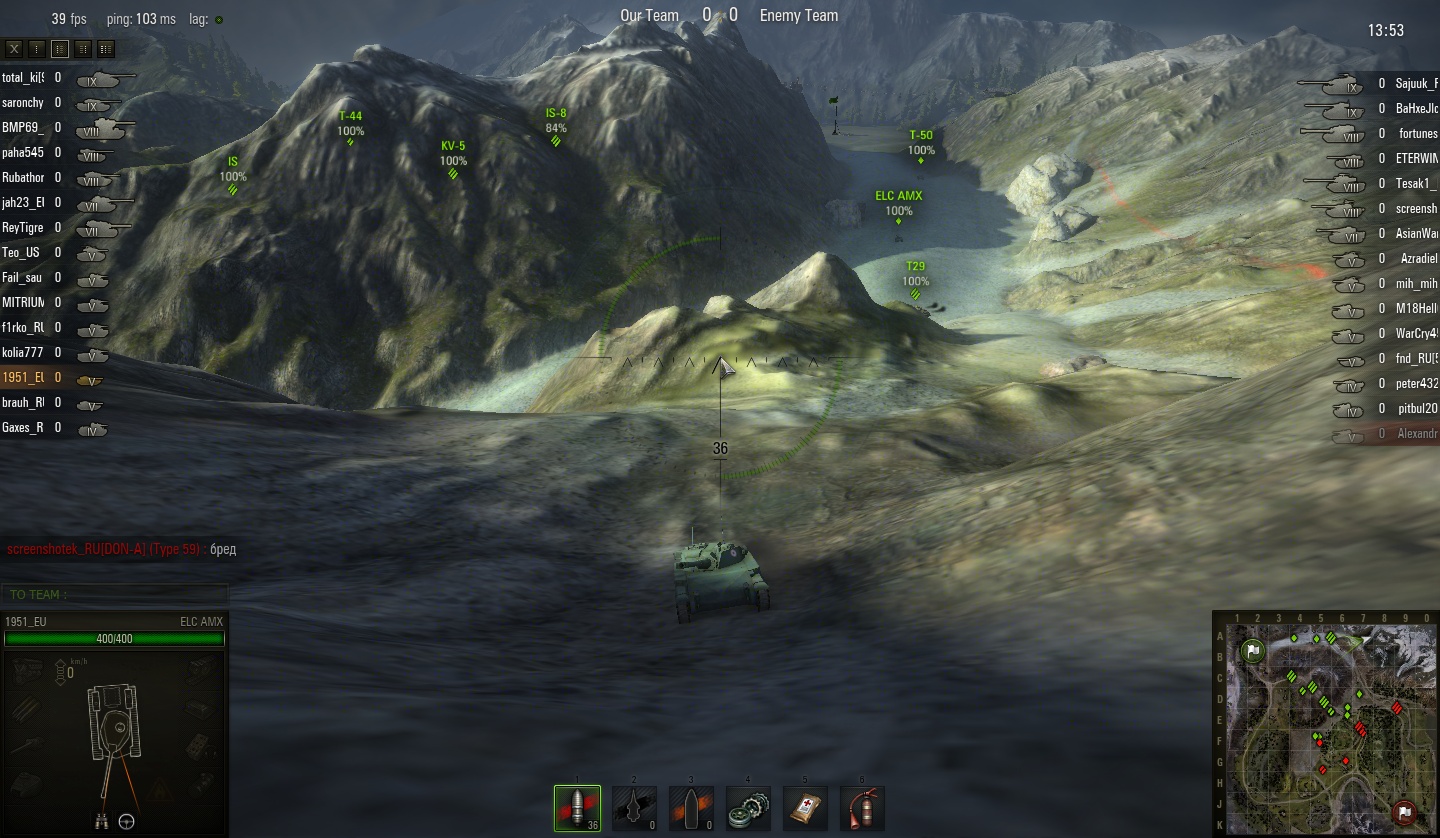Viewport: 1440px width, 838px height.
Task: Choose the second shell slot with zero rounds
Action: click(634, 808)
